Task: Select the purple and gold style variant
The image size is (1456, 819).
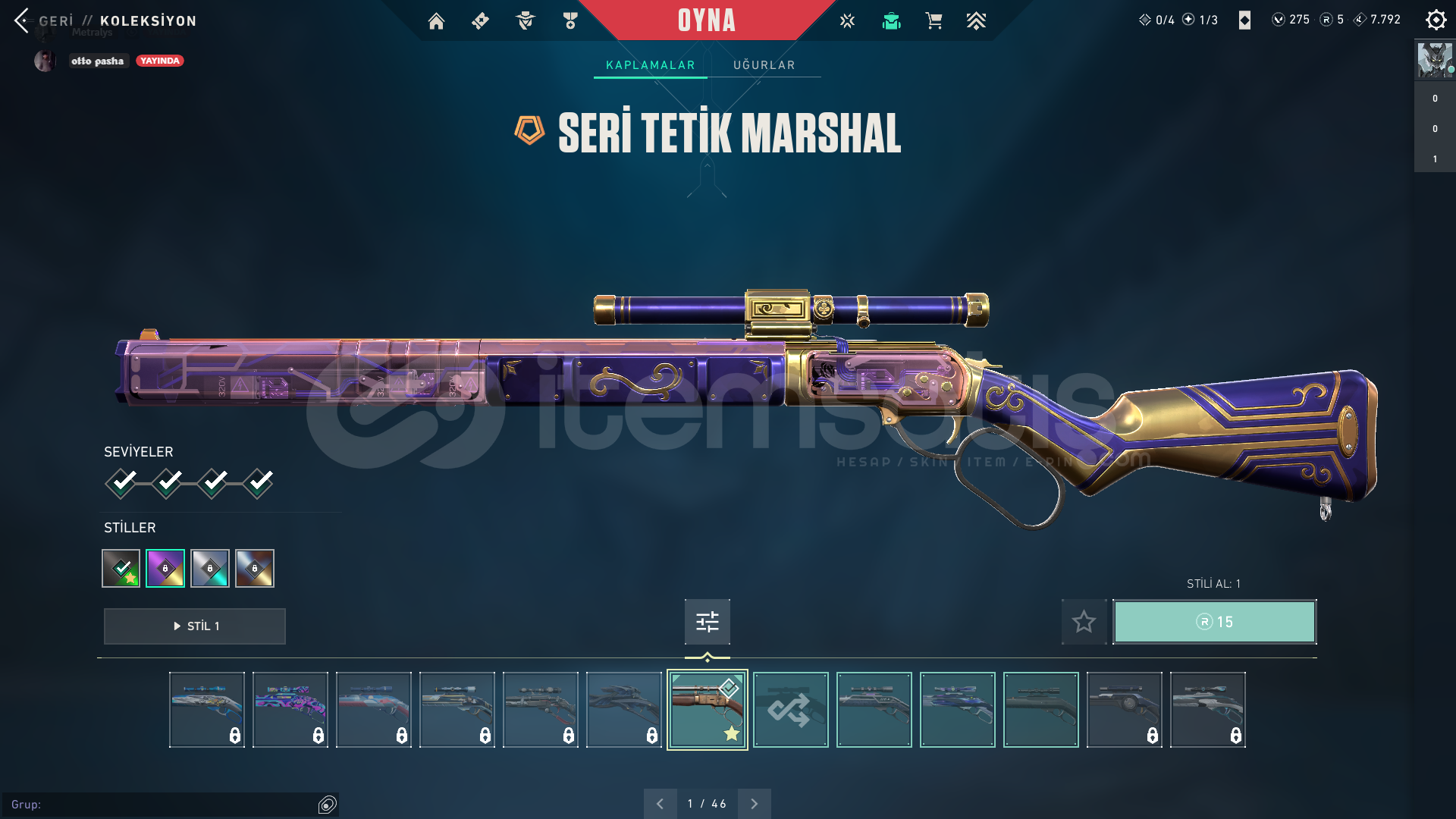Action: [165, 568]
